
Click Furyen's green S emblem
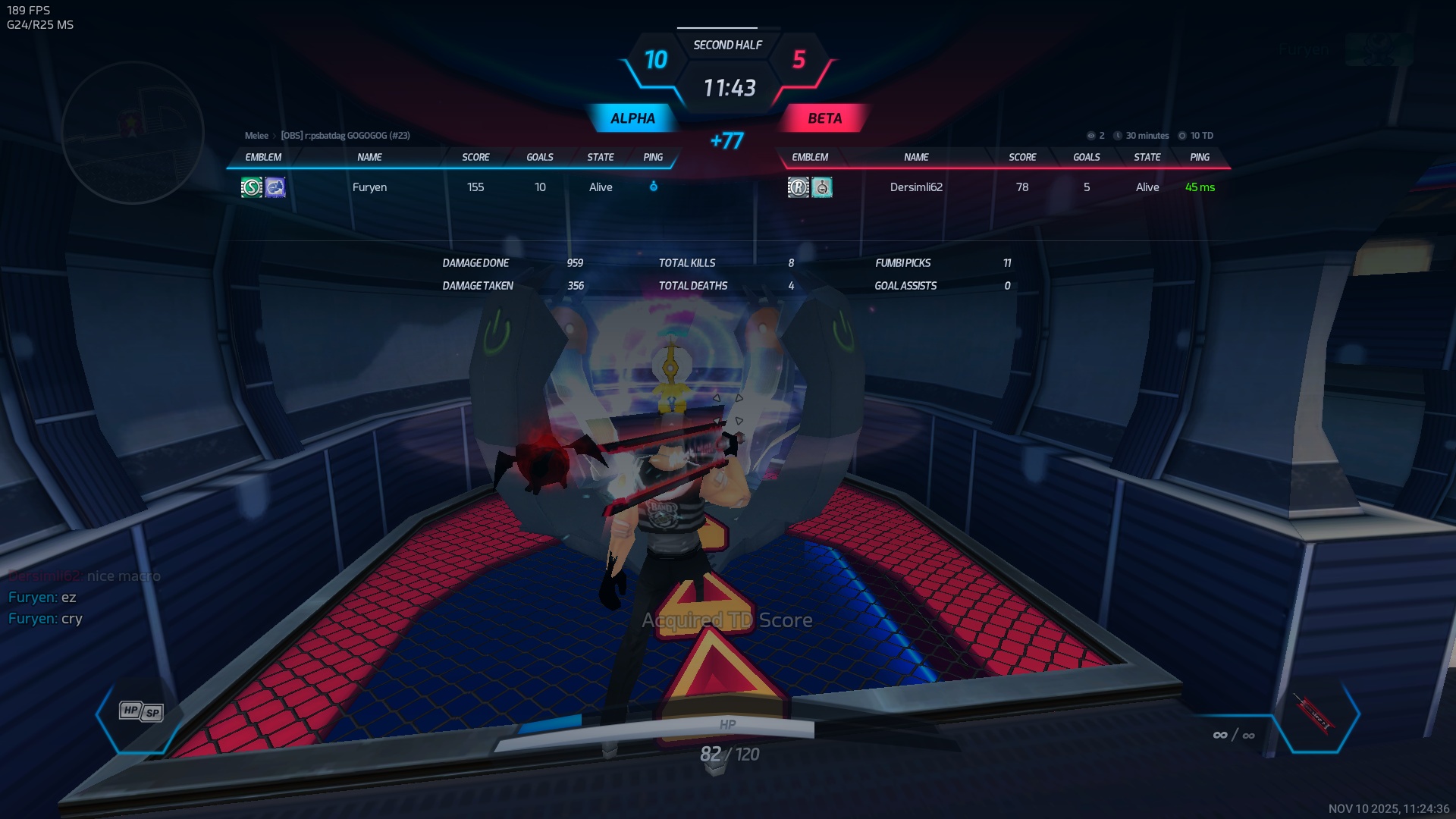(251, 187)
